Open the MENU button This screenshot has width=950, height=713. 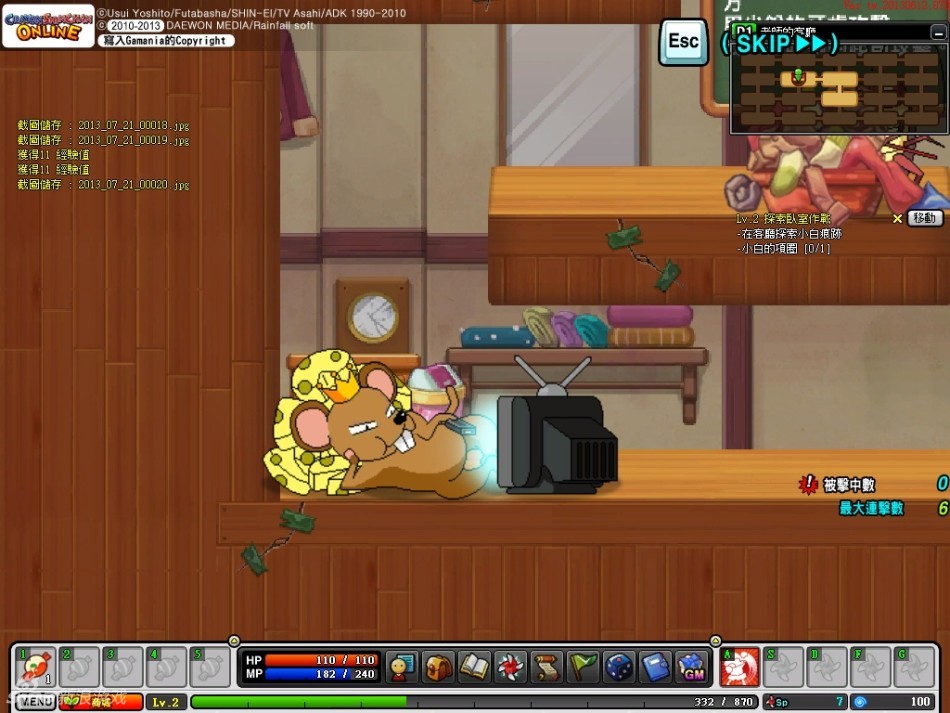coord(35,702)
